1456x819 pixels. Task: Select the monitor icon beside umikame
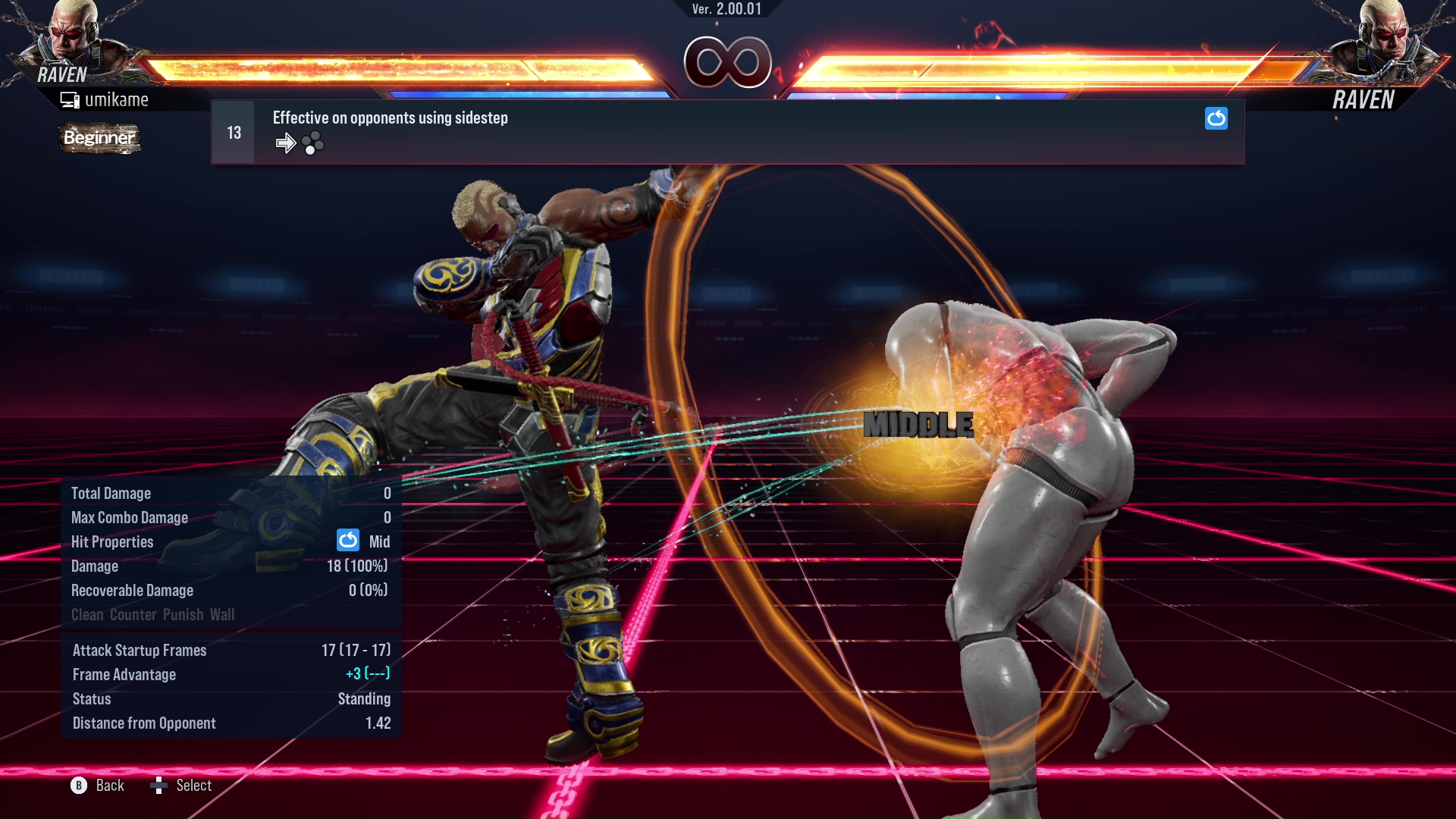[69, 99]
